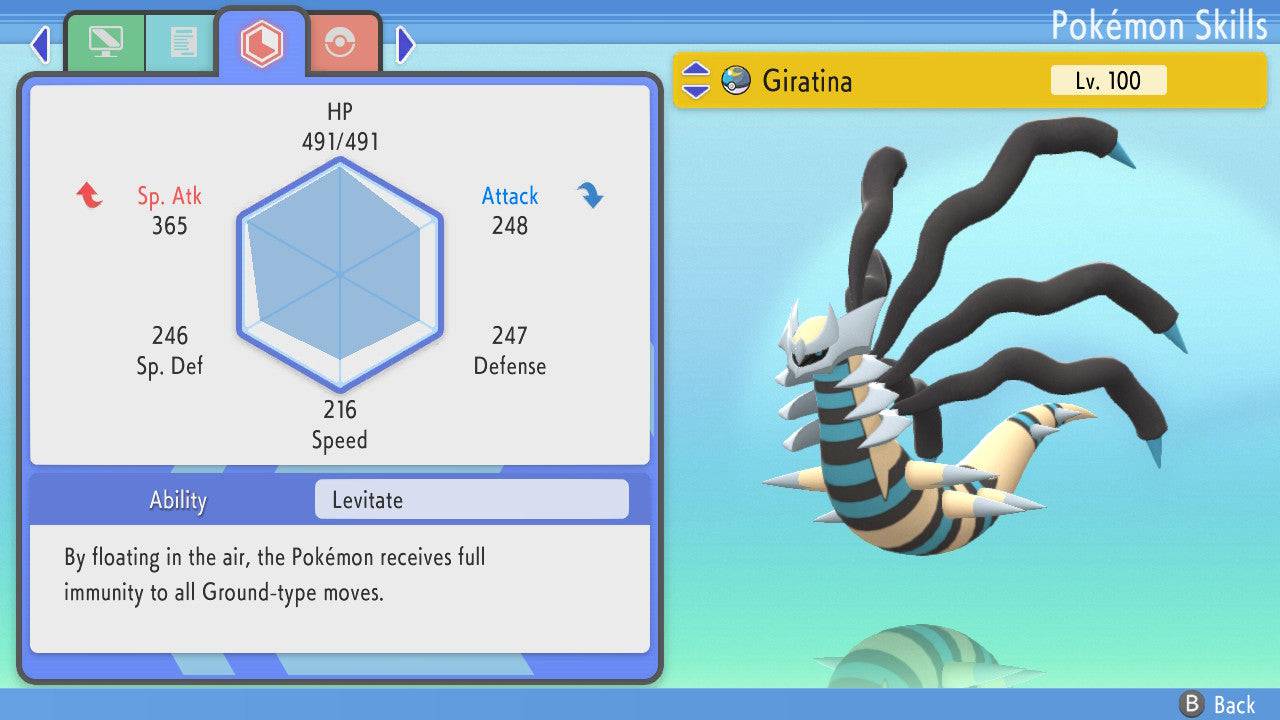This screenshot has height=720, width=1280.
Task: Click the right arrow to view next page
Action: [x=404, y=44]
